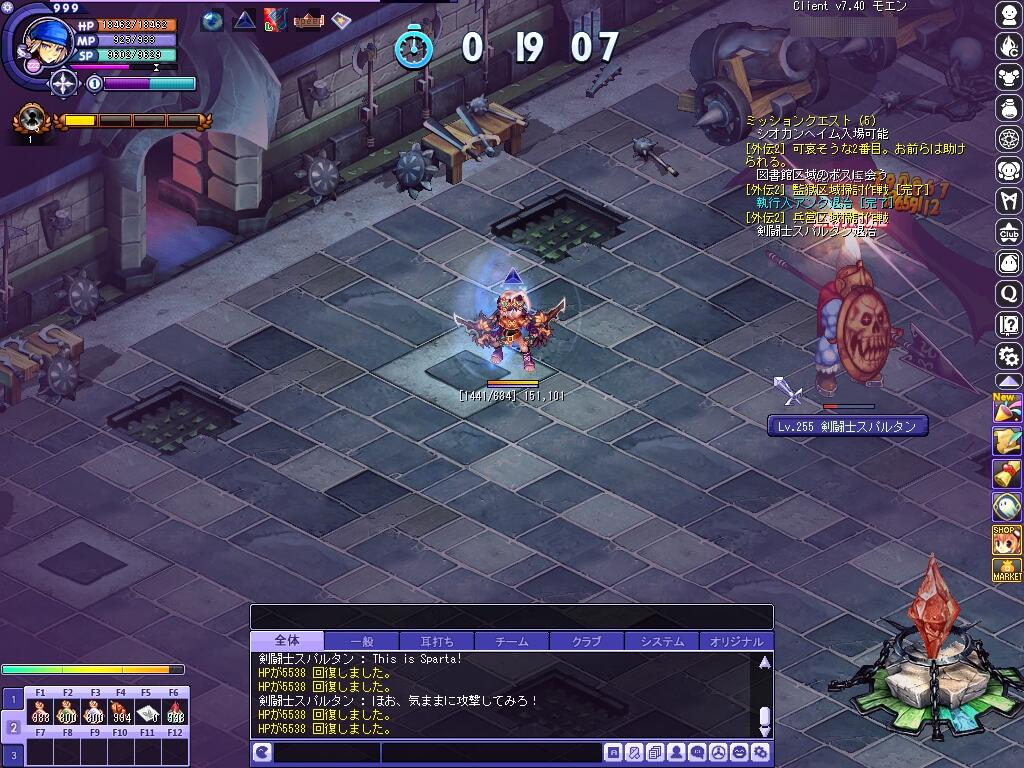Collapse the side menu with the triangle arrow
This screenshot has width=1024, height=768.
(x=1008, y=383)
